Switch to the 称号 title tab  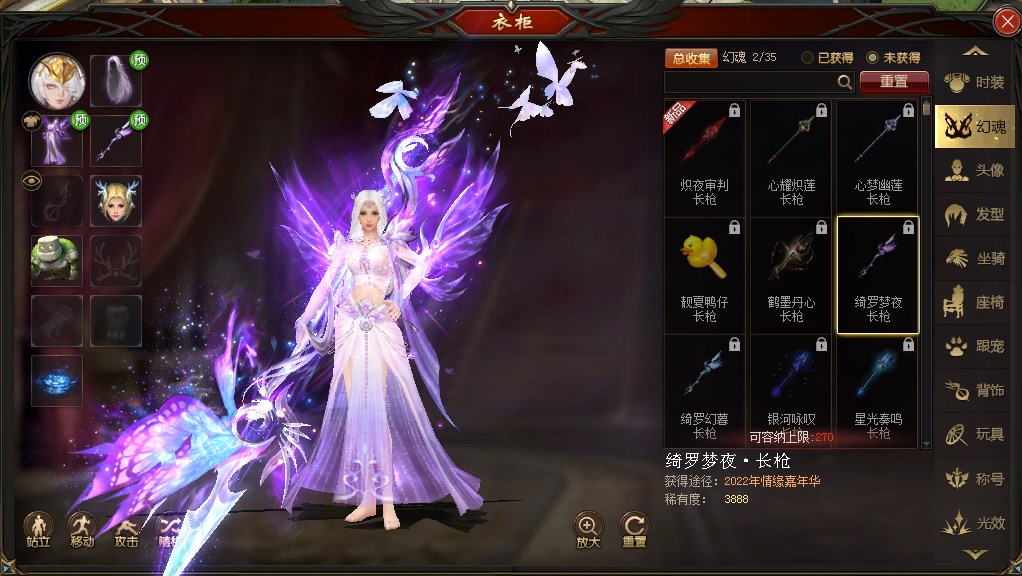tap(975, 478)
